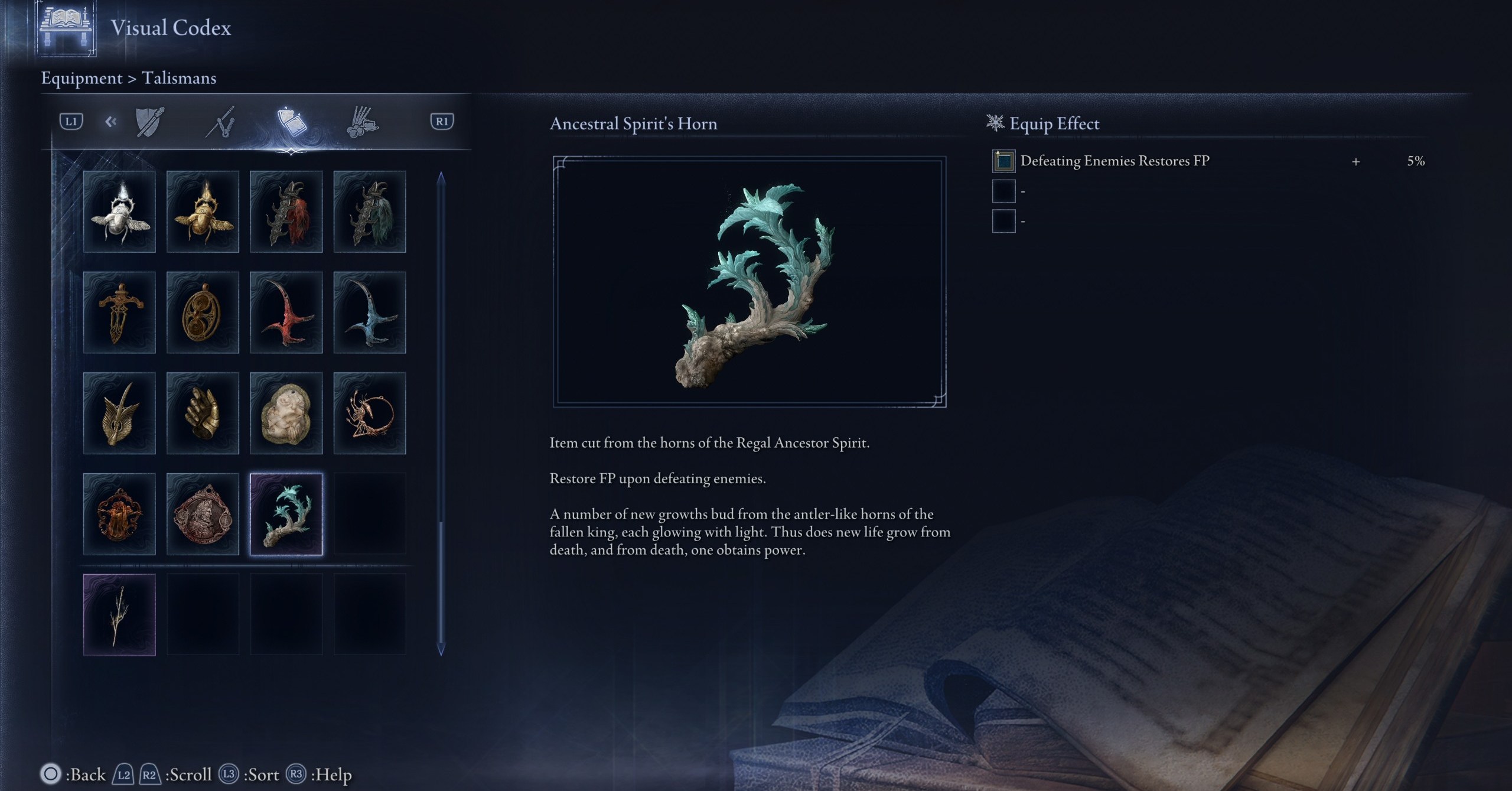The width and height of the screenshot is (1512, 791).
Task: Choose the golden winged horn talisman
Action: point(119,413)
